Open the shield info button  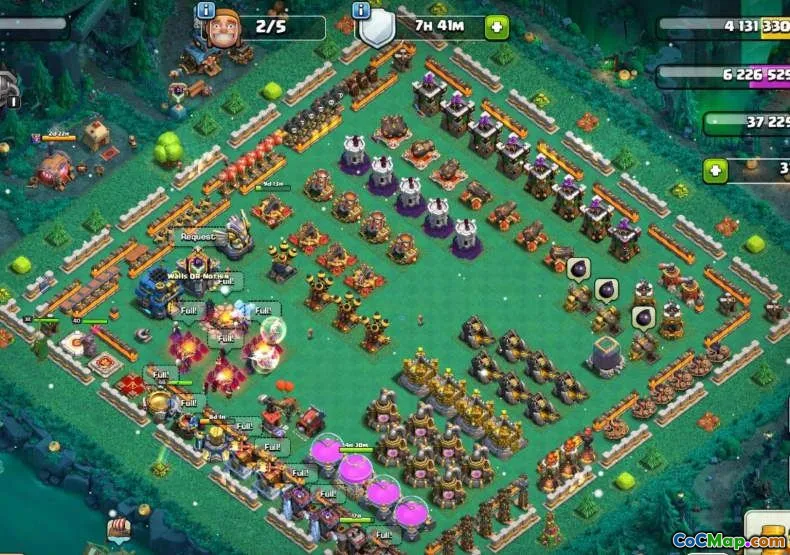pos(362,10)
